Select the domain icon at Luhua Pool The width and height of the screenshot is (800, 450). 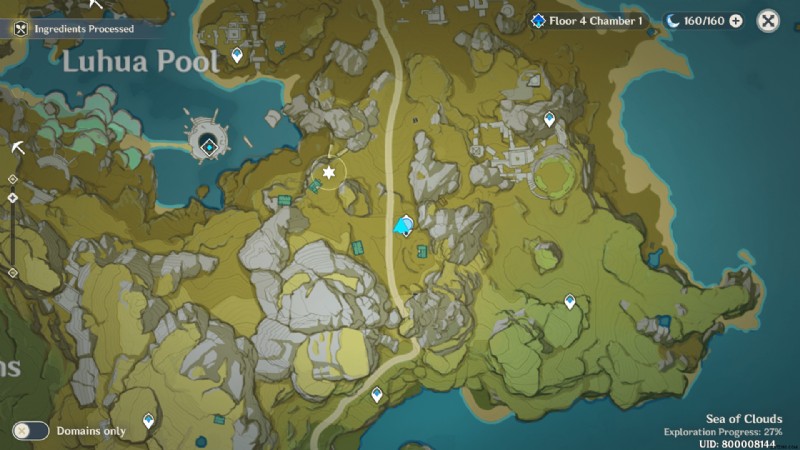[x=208, y=146]
